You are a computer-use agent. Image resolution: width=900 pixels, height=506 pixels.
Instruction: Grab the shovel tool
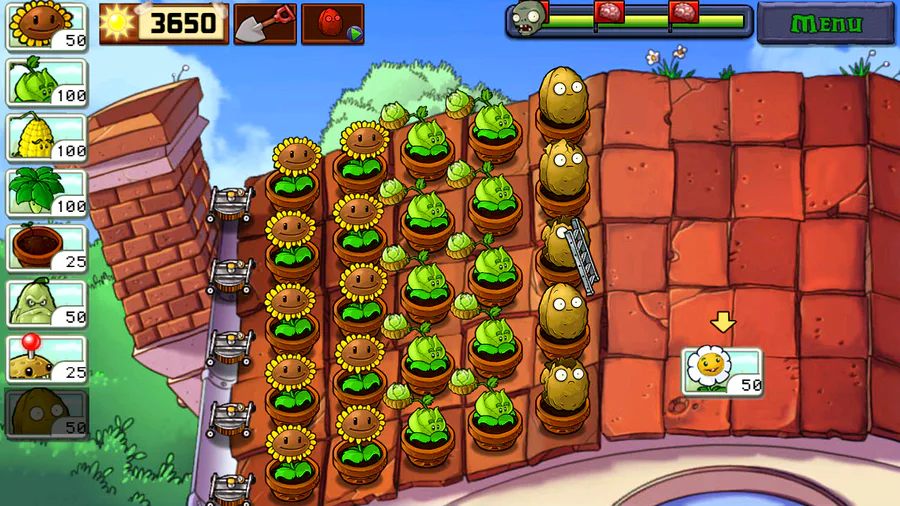[x=265, y=23]
